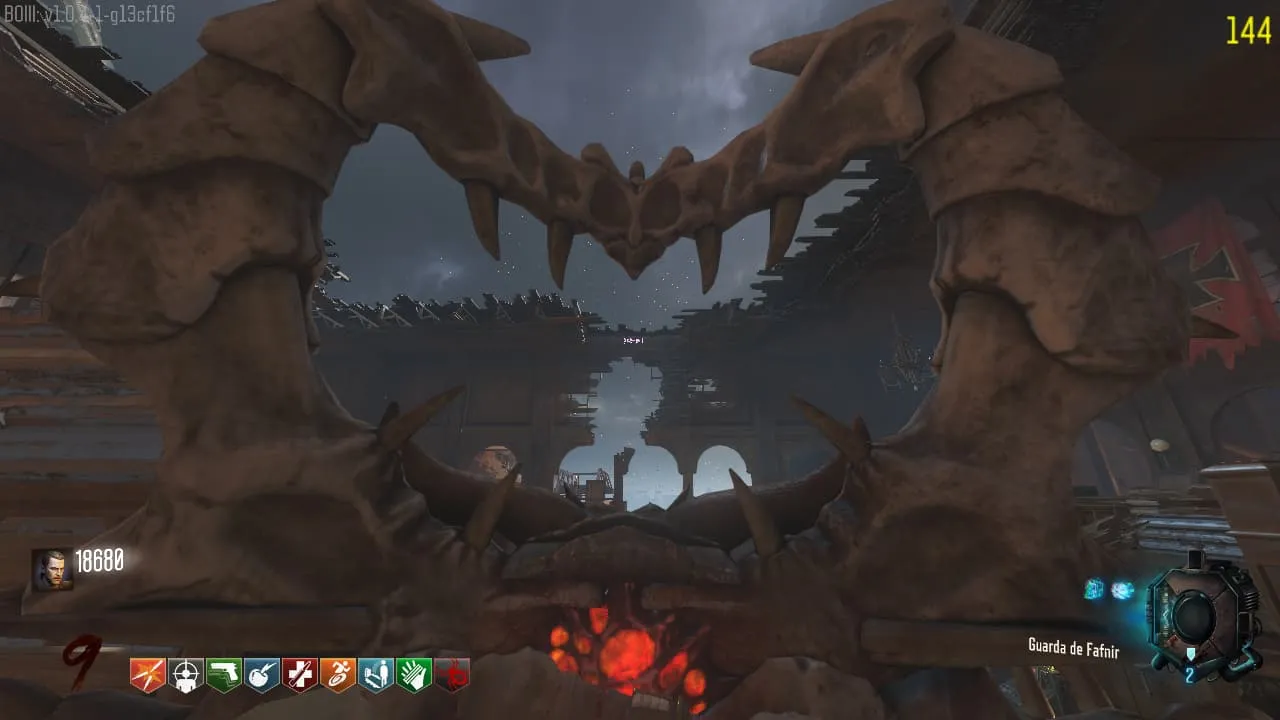Image resolution: width=1280 pixels, height=720 pixels.
Task: Select the green hand Speed Cola perk
Action: click(x=414, y=675)
